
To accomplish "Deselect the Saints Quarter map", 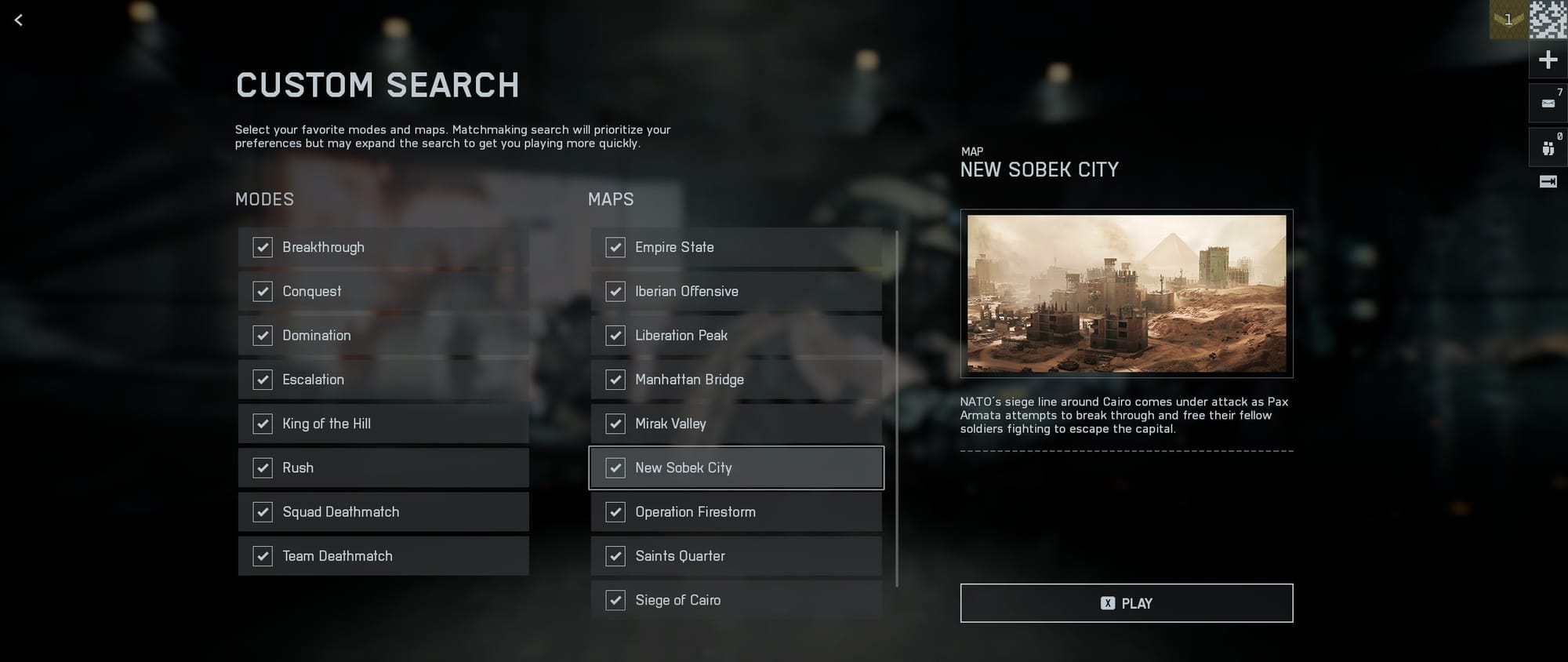I will (615, 556).
